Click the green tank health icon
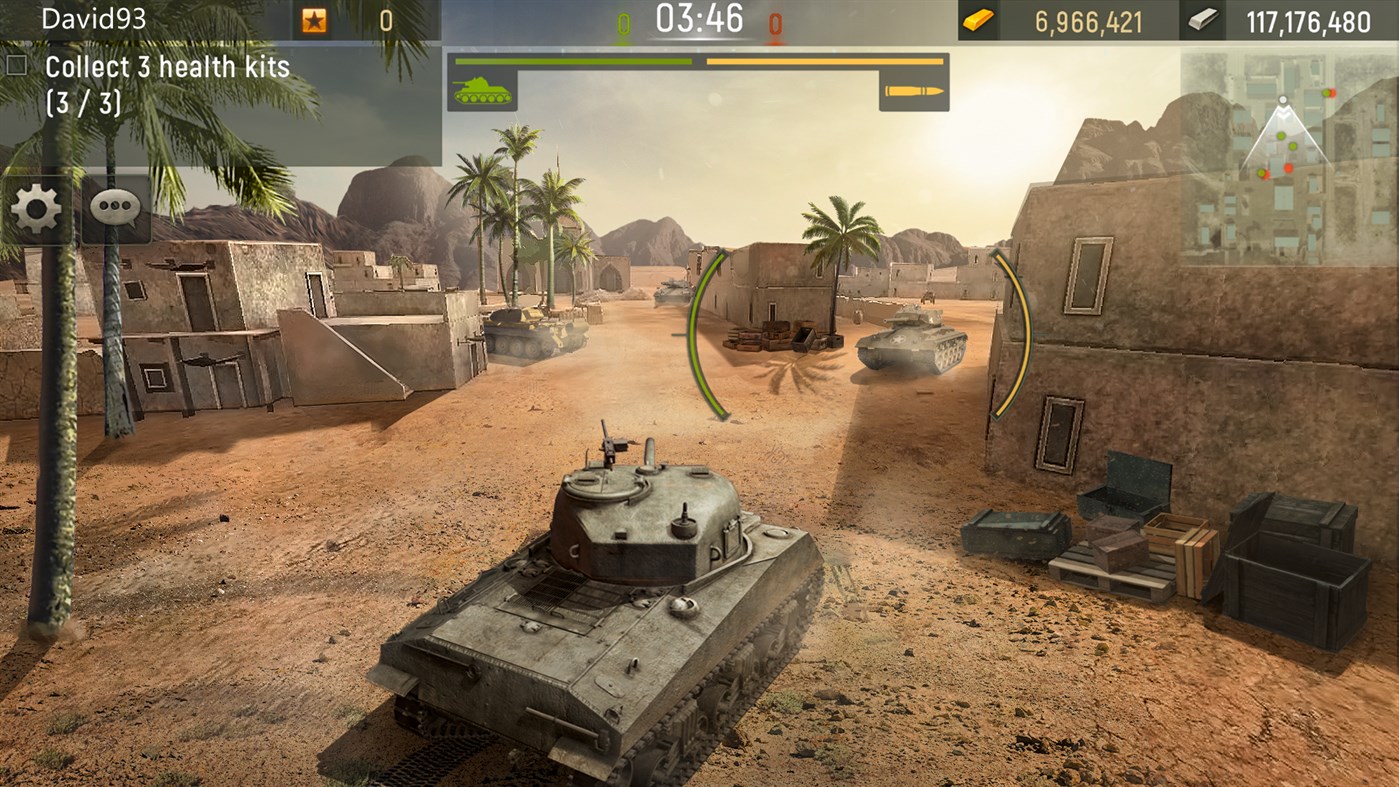1399x787 pixels. [x=484, y=92]
